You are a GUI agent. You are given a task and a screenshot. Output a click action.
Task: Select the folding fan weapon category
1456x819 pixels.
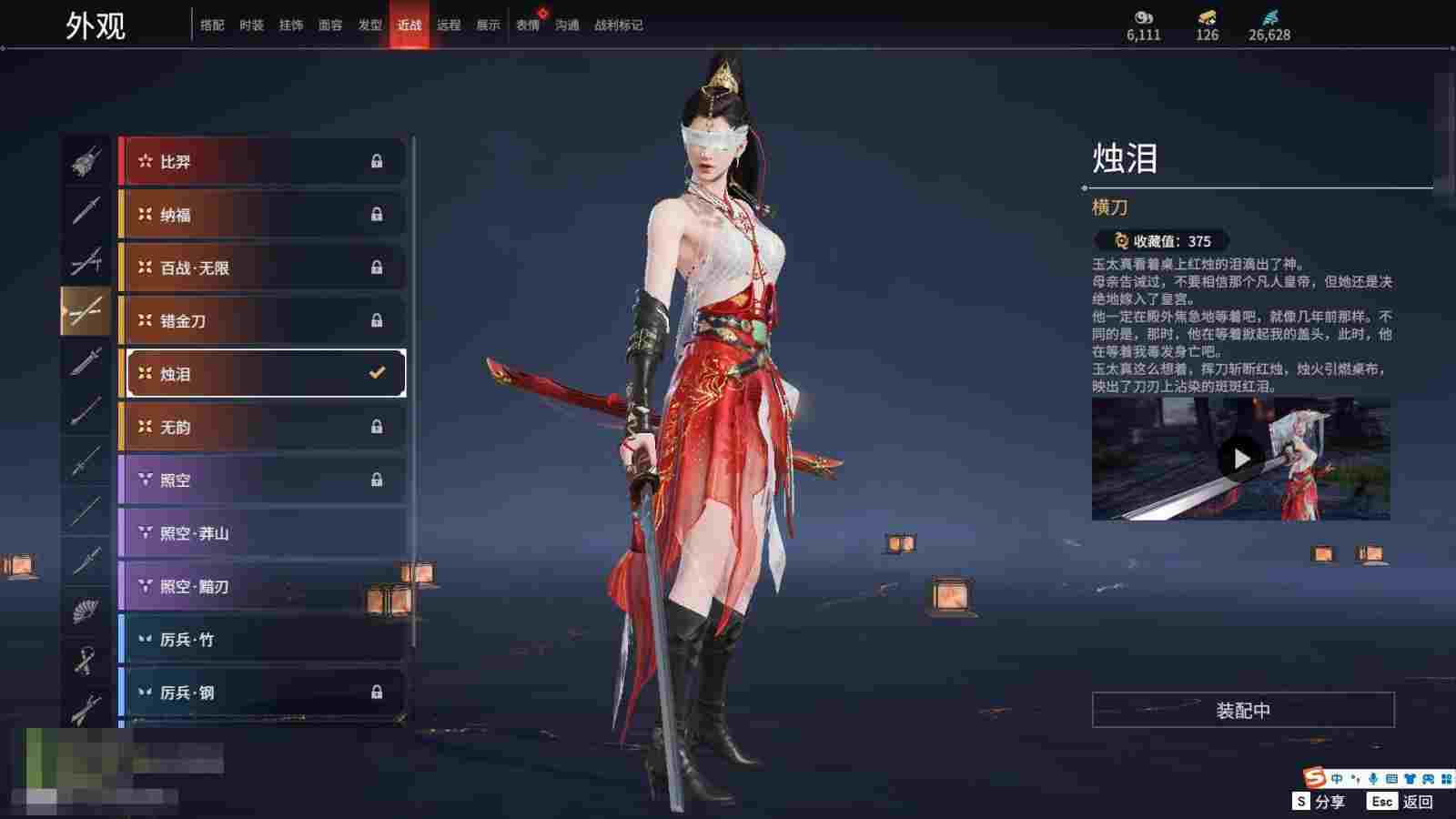coord(86,611)
